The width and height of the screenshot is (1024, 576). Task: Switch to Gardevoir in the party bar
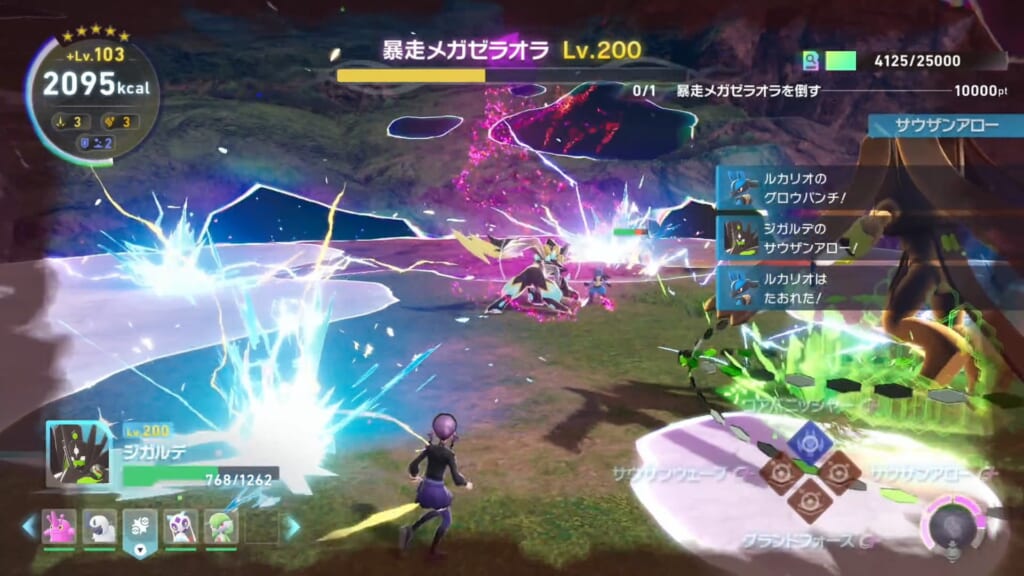[x=221, y=526]
